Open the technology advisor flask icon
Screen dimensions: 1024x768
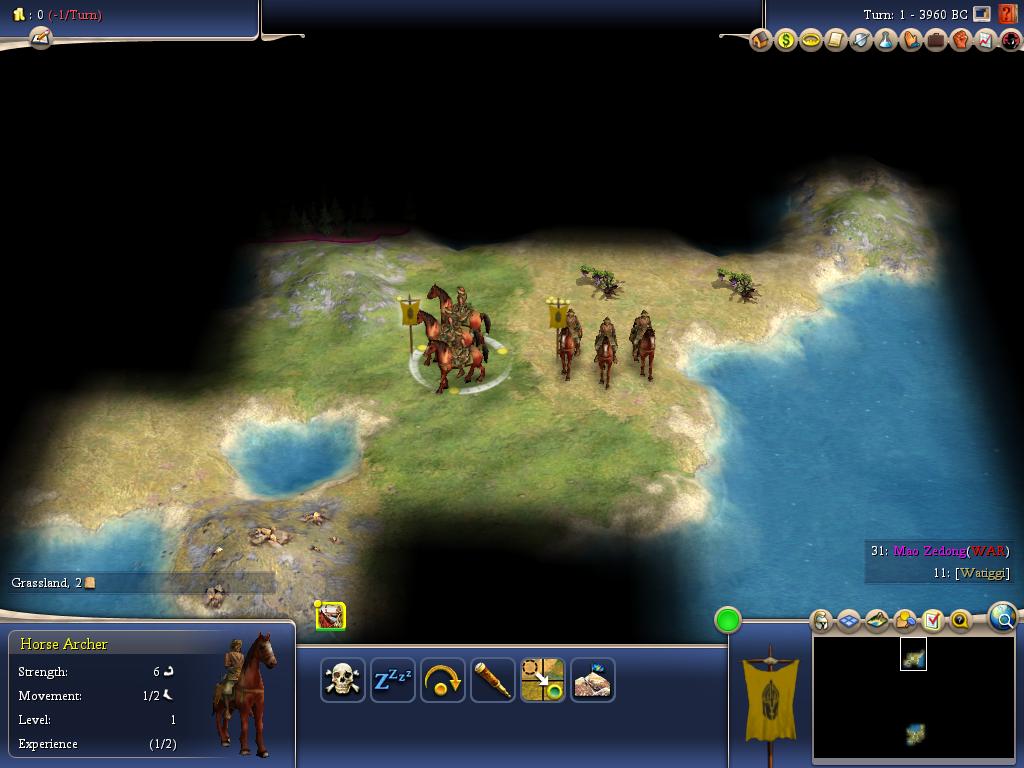pyautogui.click(x=886, y=40)
